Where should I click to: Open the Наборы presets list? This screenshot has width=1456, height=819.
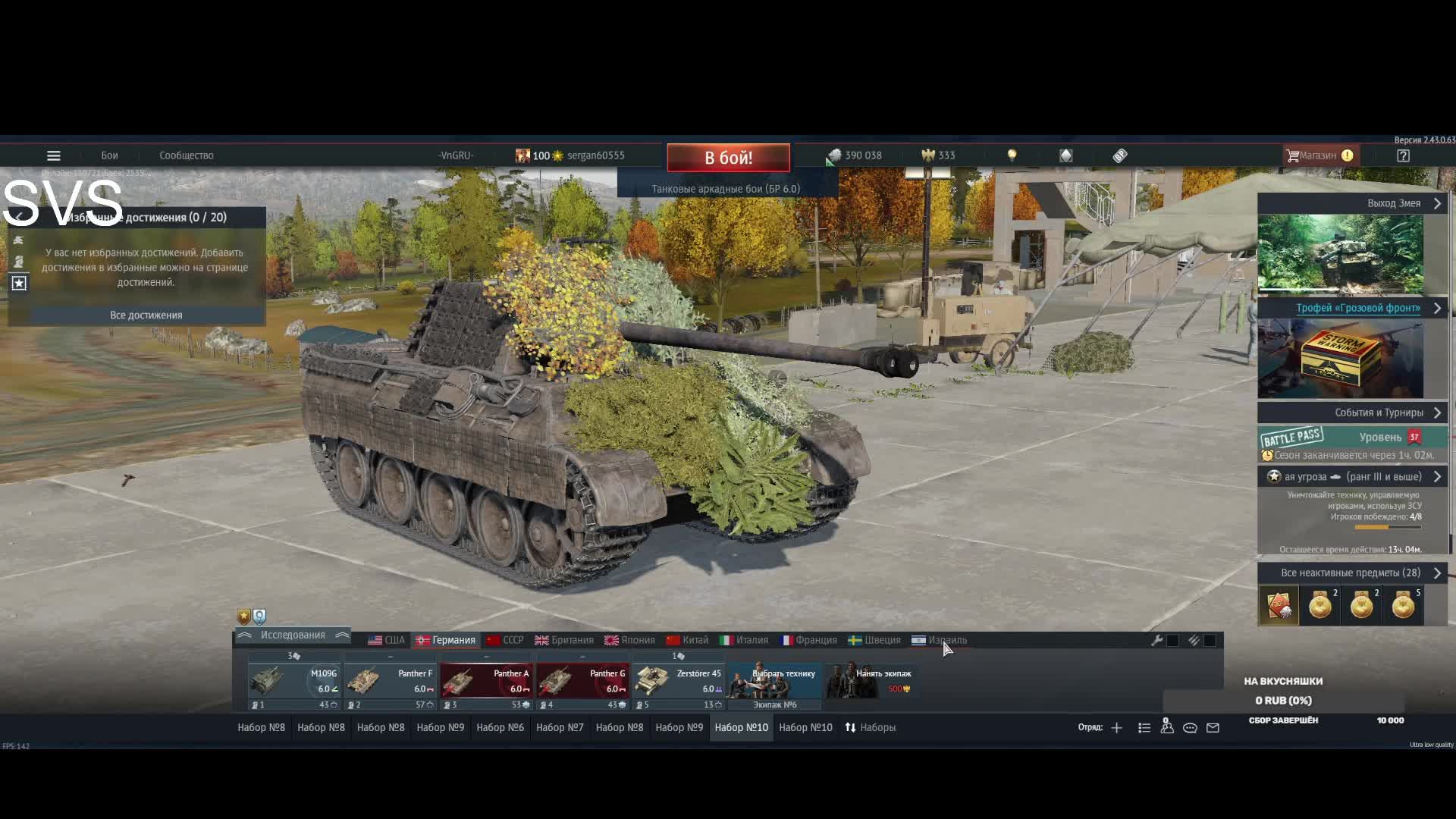[x=871, y=727]
